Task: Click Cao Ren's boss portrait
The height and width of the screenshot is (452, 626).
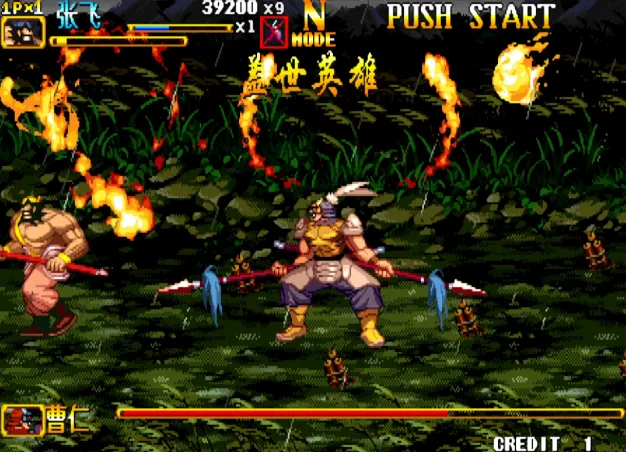Action: (x=22, y=418)
